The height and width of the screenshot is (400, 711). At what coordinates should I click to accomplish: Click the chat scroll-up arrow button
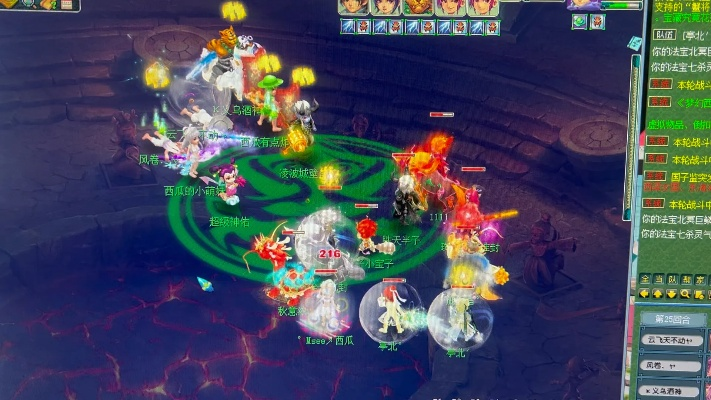(657, 293)
